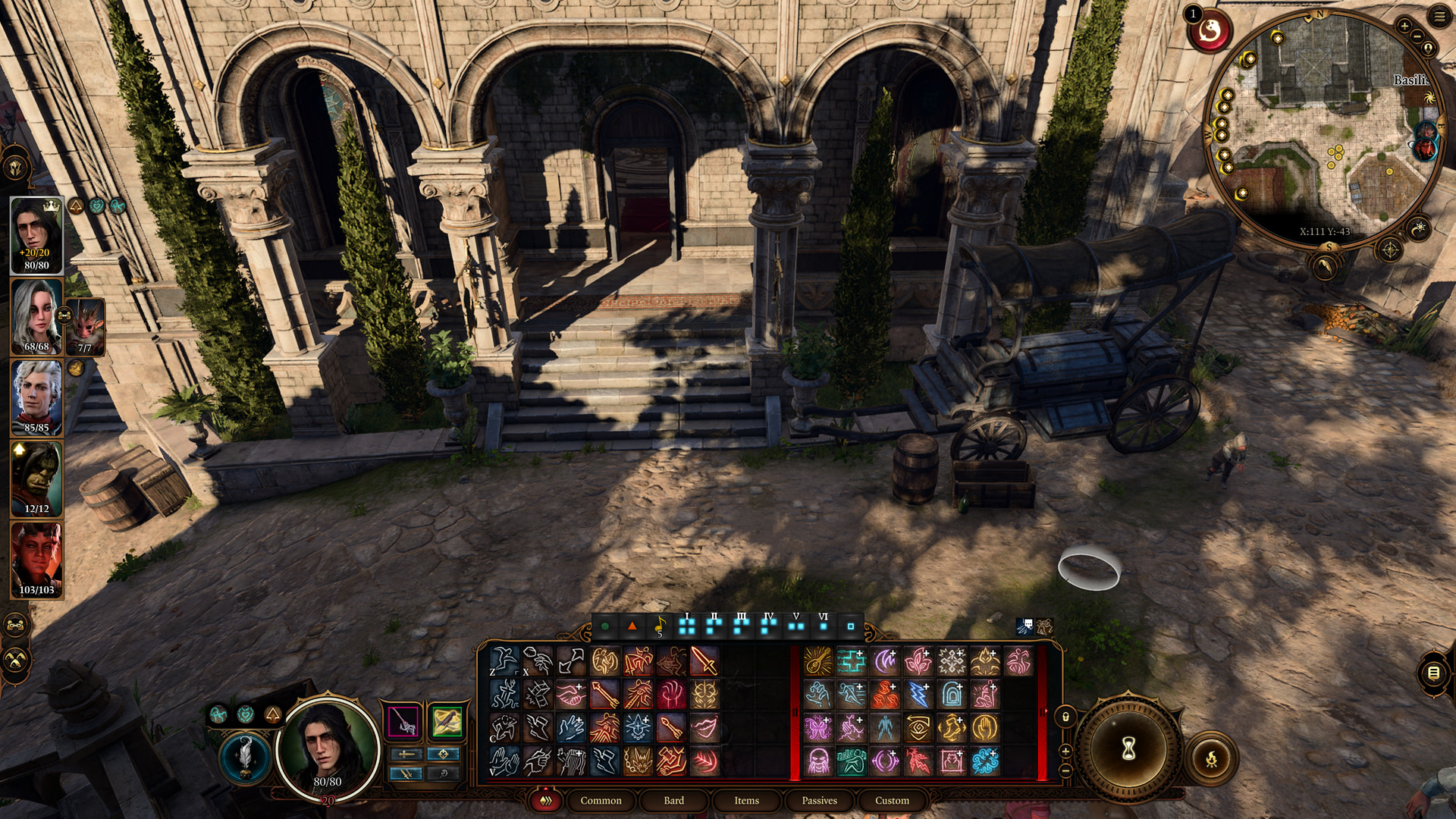
Task: Switch to the Common hotbar tab
Action: point(601,800)
